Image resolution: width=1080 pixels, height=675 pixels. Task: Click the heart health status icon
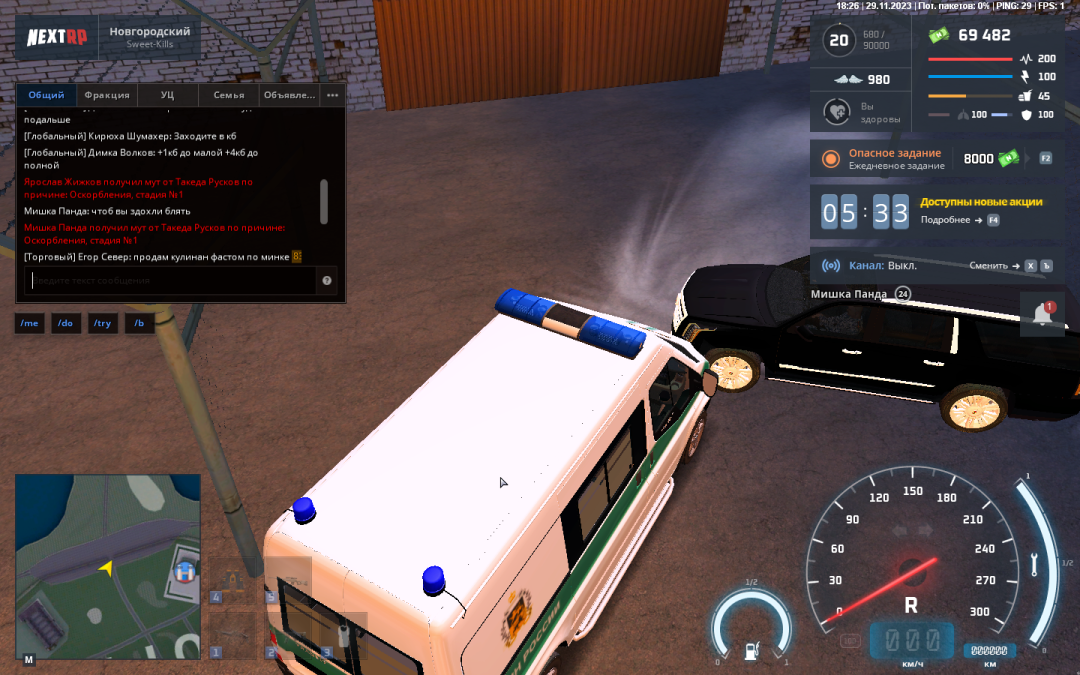pos(837,112)
